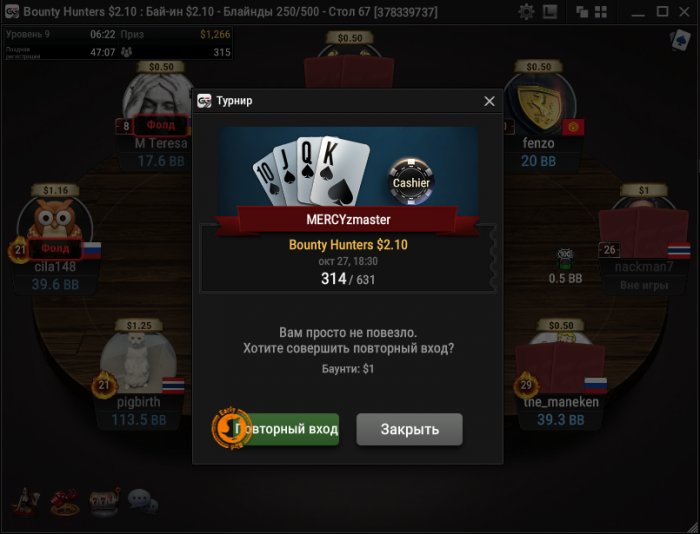Cascade the table windows
700x534 pixels.
[583, 12]
